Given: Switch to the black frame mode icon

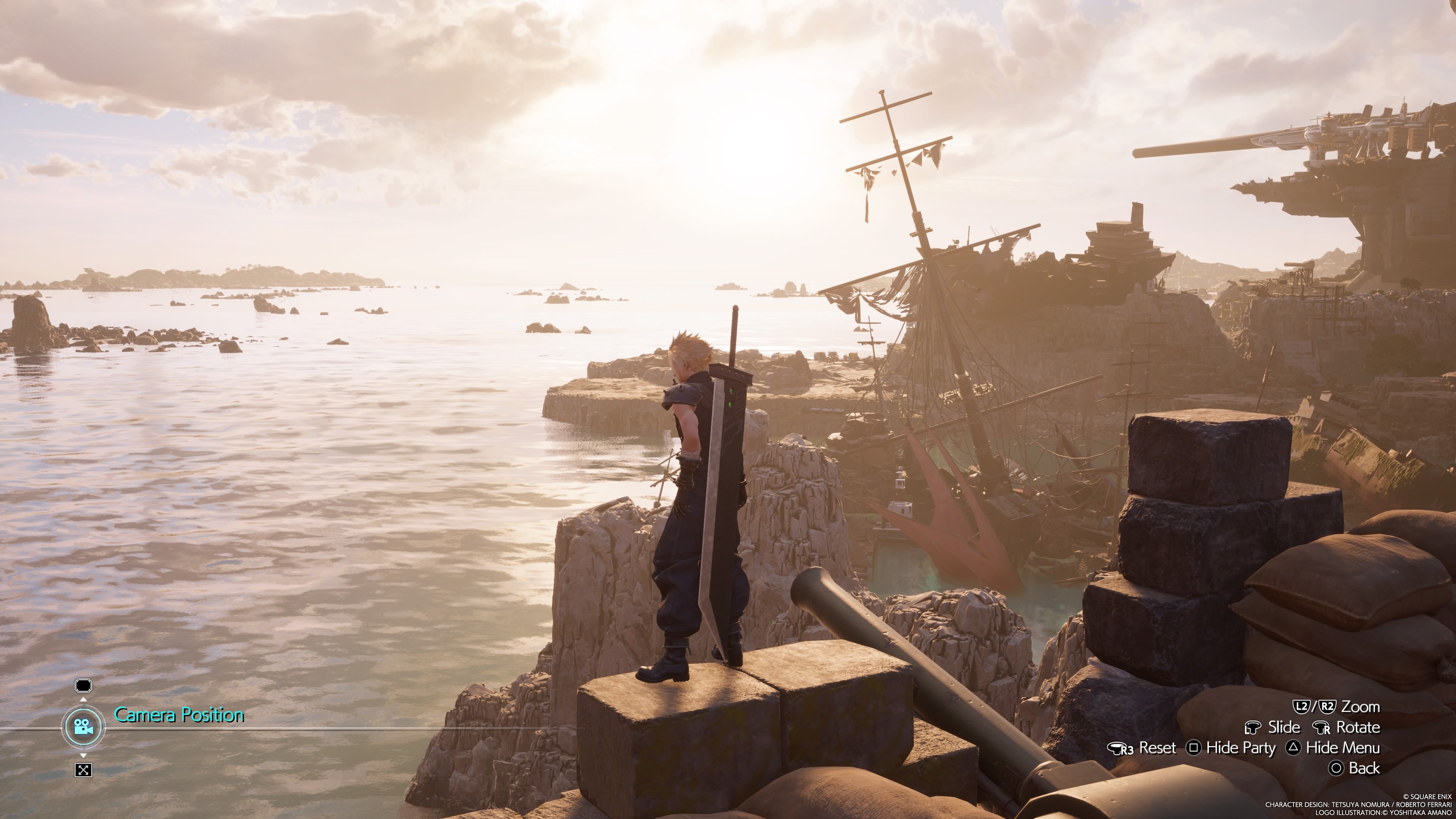Looking at the screenshot, I should [83, 686].
